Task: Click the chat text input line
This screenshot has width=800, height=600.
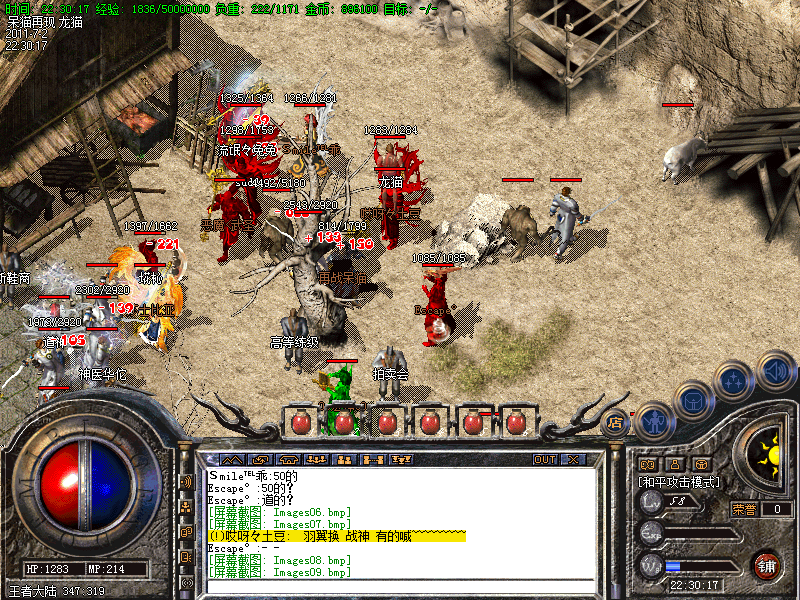Action: click(x=400, y=583)
